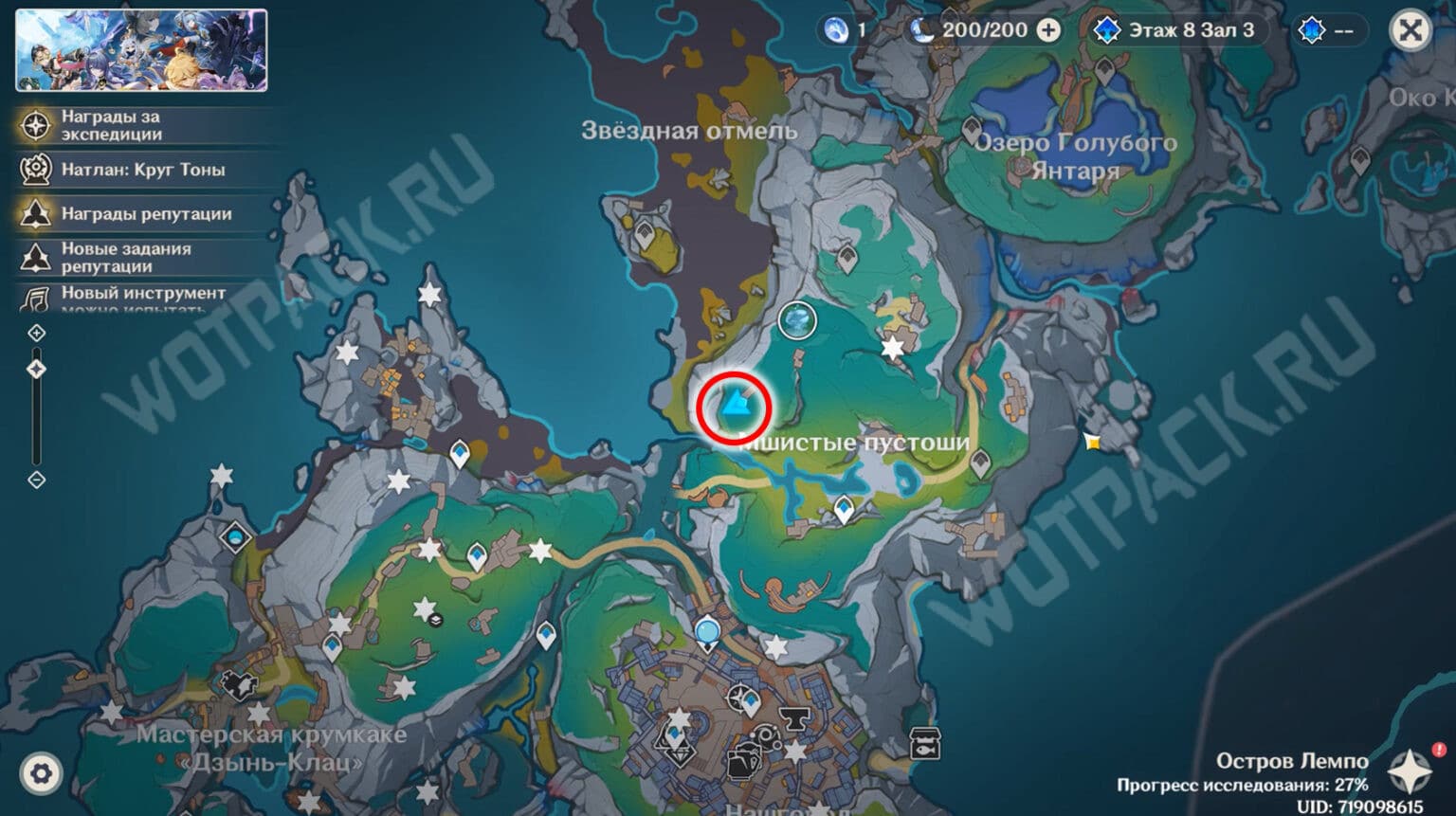The image size is (1456, 816).
Task: Open 'Новый инструмент' notification entry
Action: pyautogui.click(x=35, y=299)
